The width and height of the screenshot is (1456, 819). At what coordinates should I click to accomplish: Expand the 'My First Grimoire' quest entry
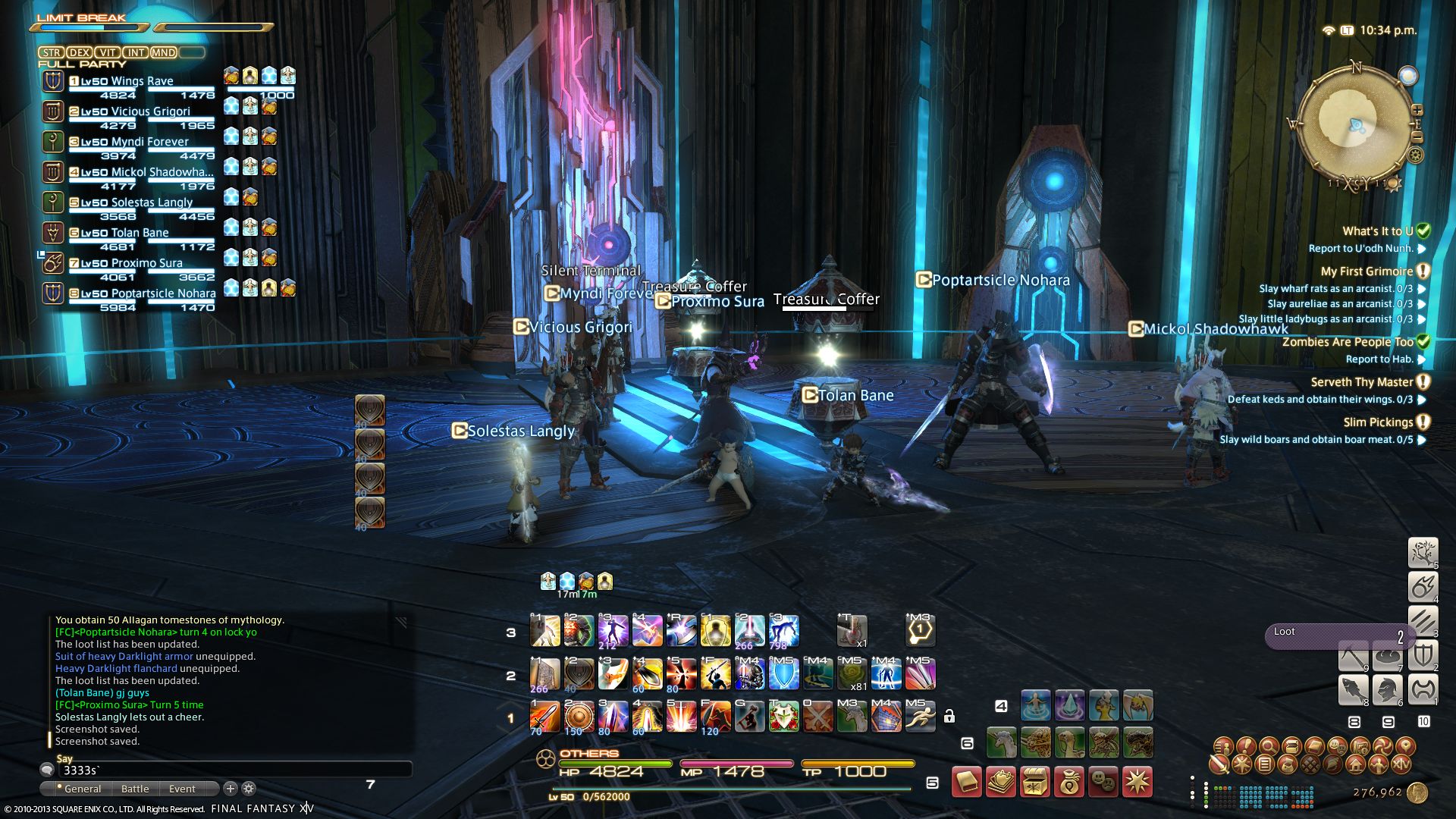tap(1367, 271)
